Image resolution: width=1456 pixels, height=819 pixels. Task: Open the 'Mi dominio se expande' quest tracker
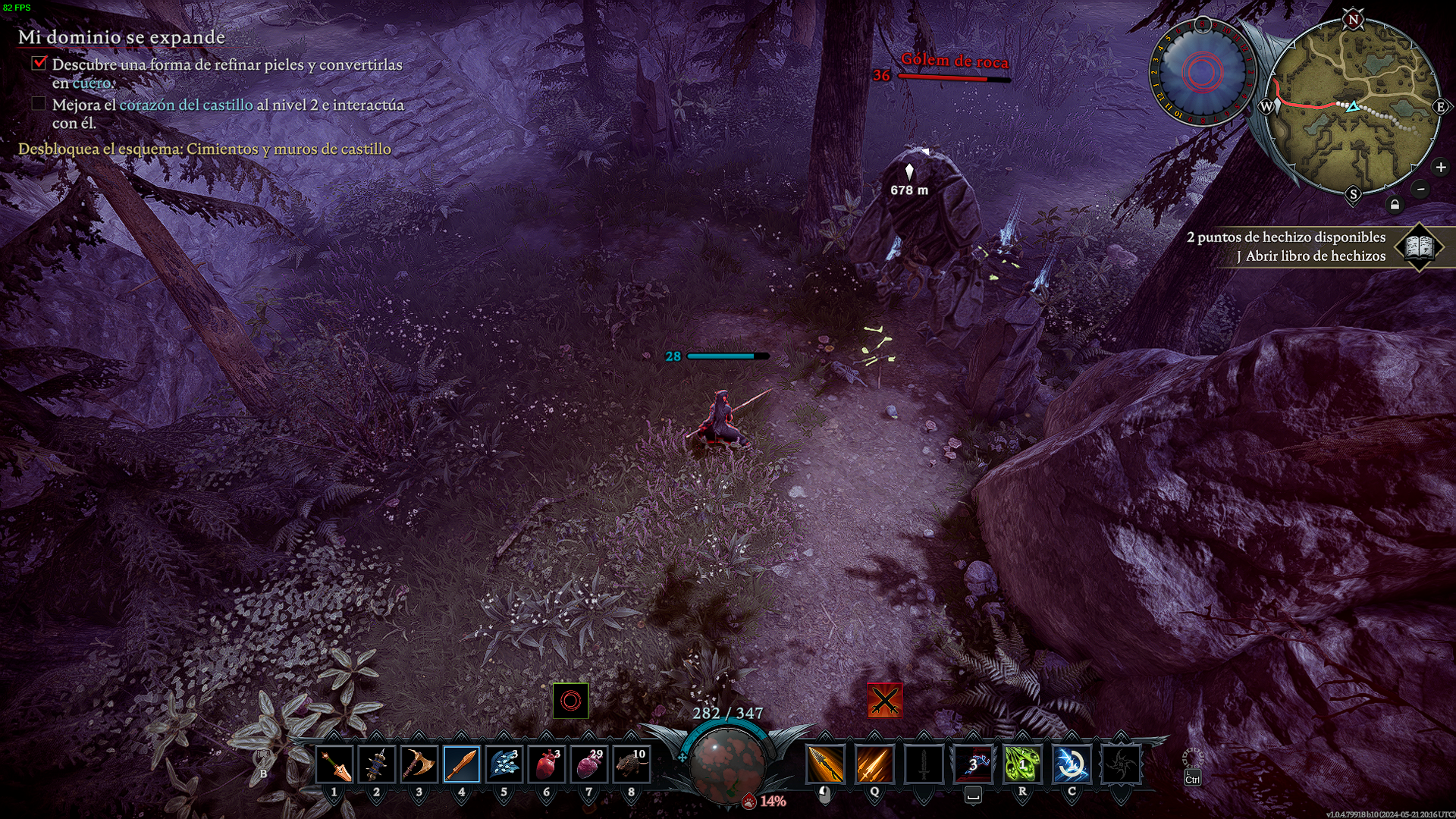click(x=121, y=37)
